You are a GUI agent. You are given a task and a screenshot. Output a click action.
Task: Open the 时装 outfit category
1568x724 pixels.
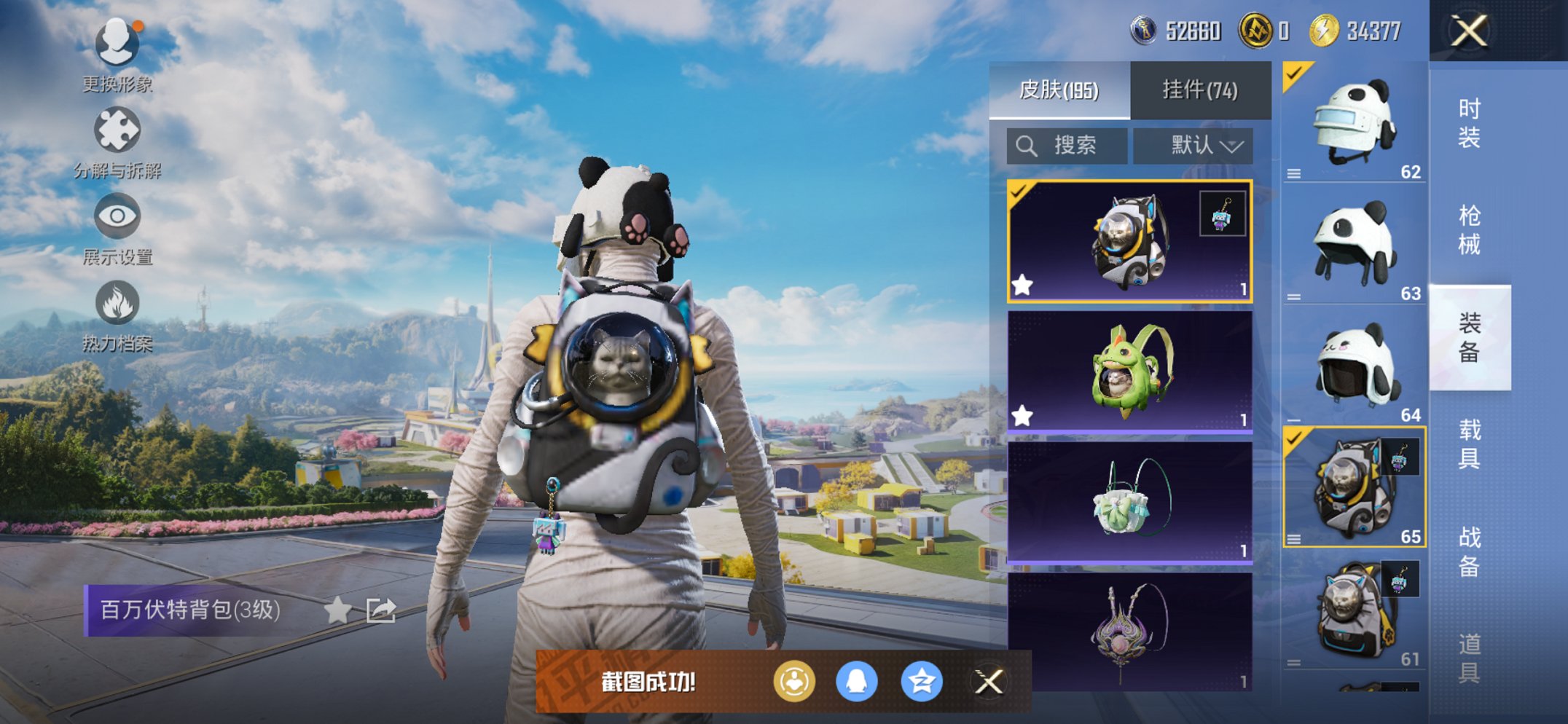[1469, 122]
